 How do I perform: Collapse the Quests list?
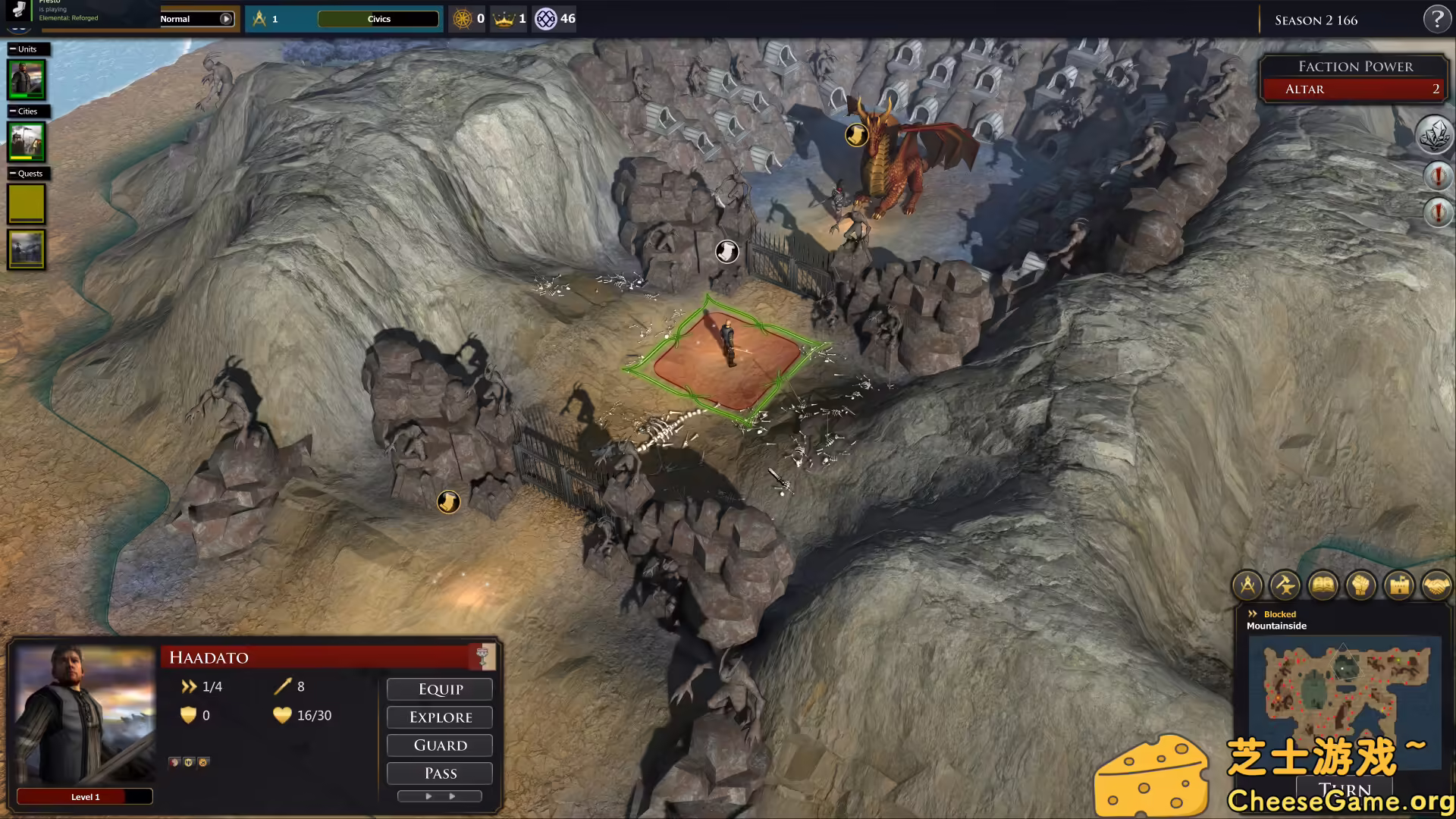(13, 174)
